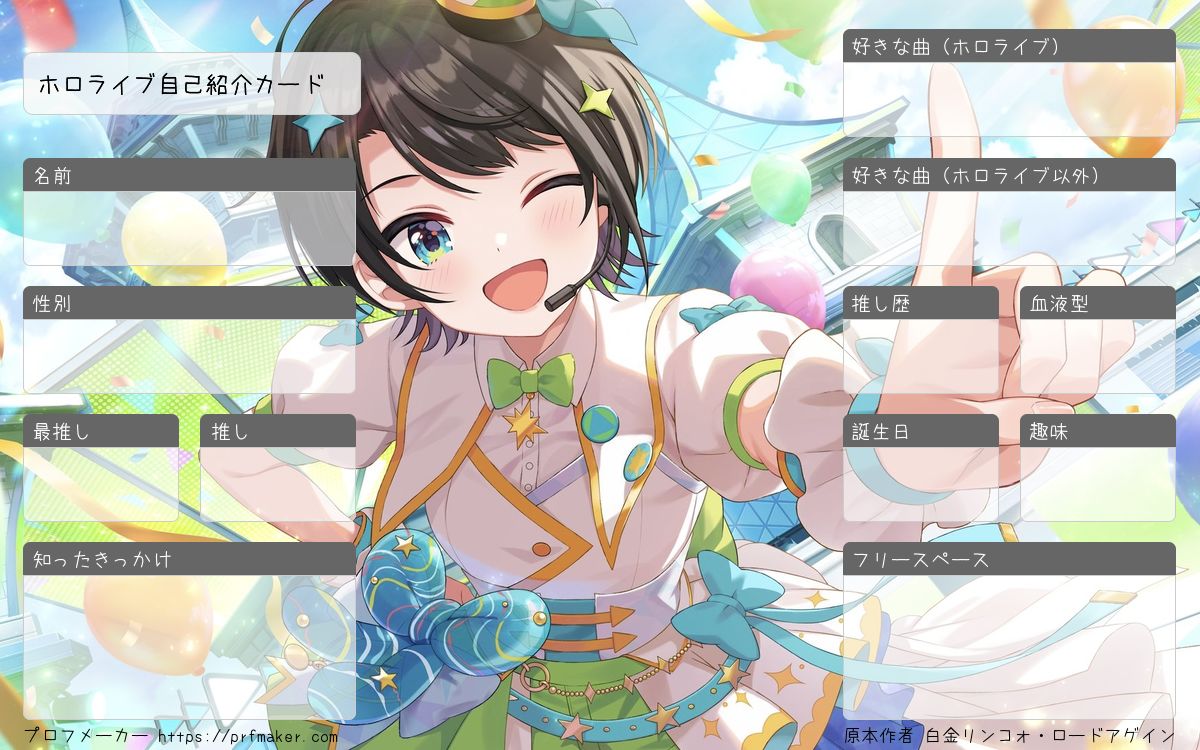Select the 推し歴 field box
This screenshot has width=1200, height=750.
(x=921, y=356)
